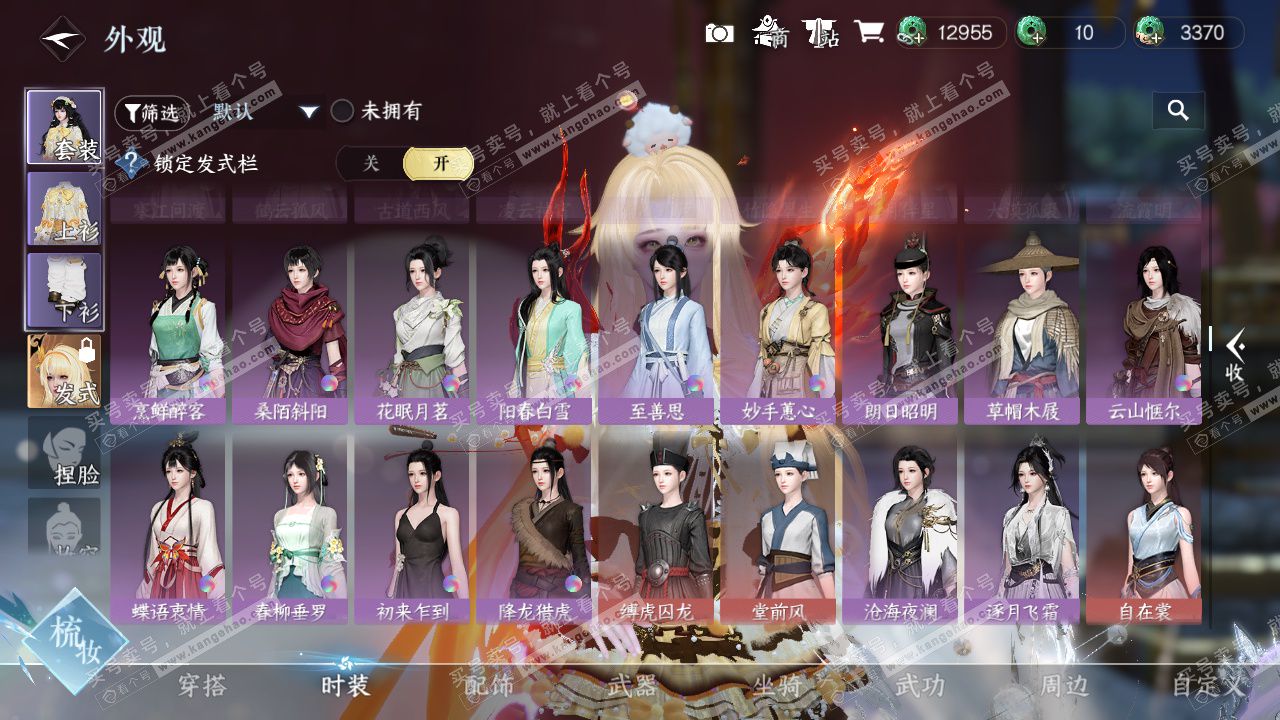Toggle the 锁定发式栏 hair lock switch
Image resolution: width=1280 pixels, height=720 pixels.
point(405,164)
